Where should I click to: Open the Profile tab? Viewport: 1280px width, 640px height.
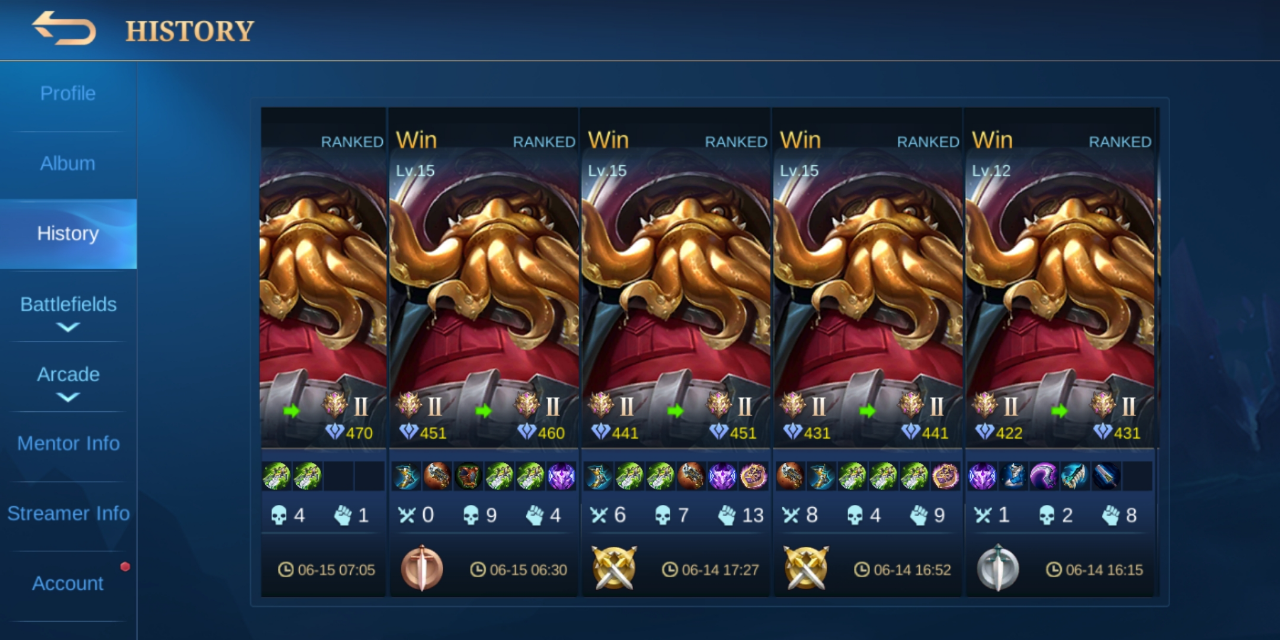point(68,94)
